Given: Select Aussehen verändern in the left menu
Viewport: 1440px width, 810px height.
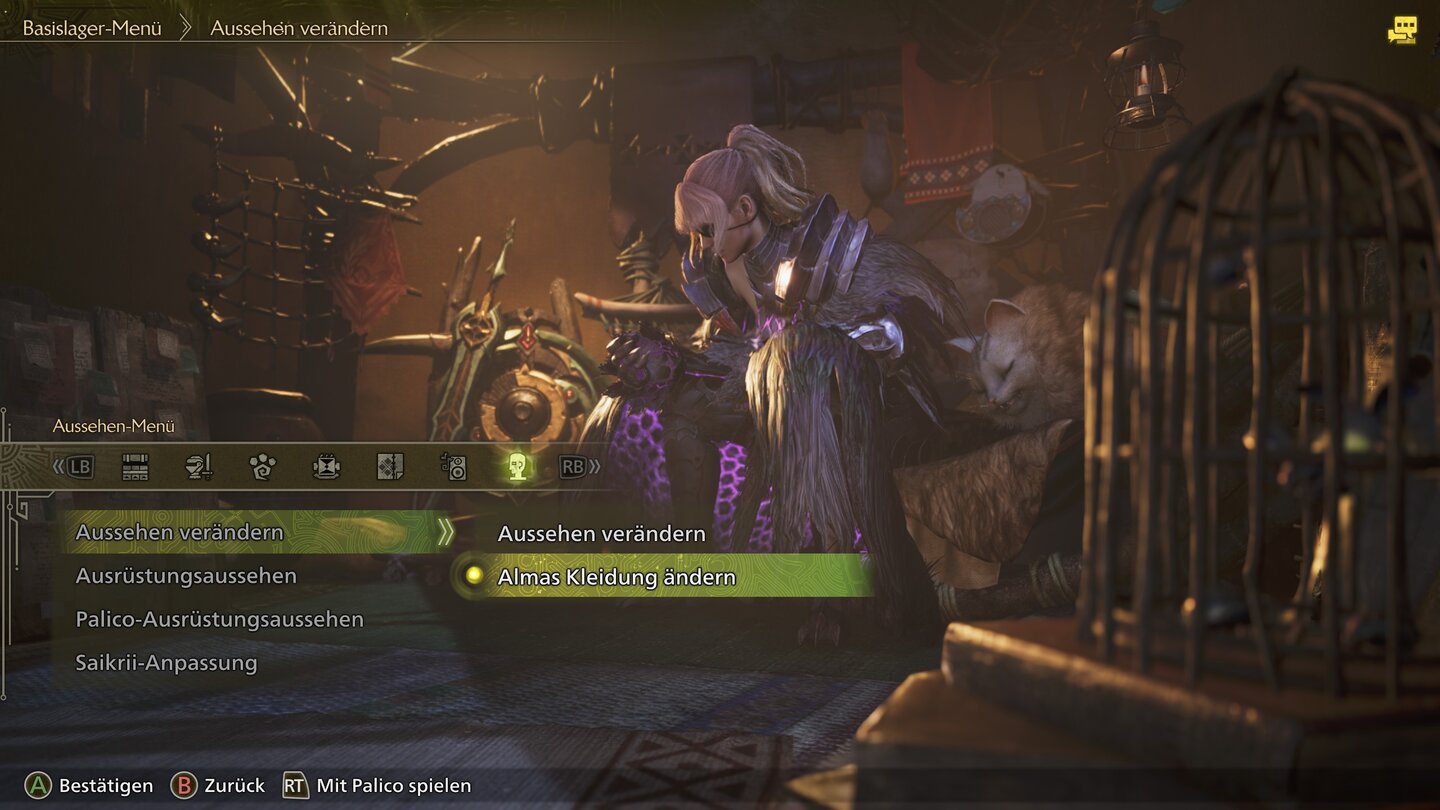Looking at the screenshot, I should click(180, 532).
